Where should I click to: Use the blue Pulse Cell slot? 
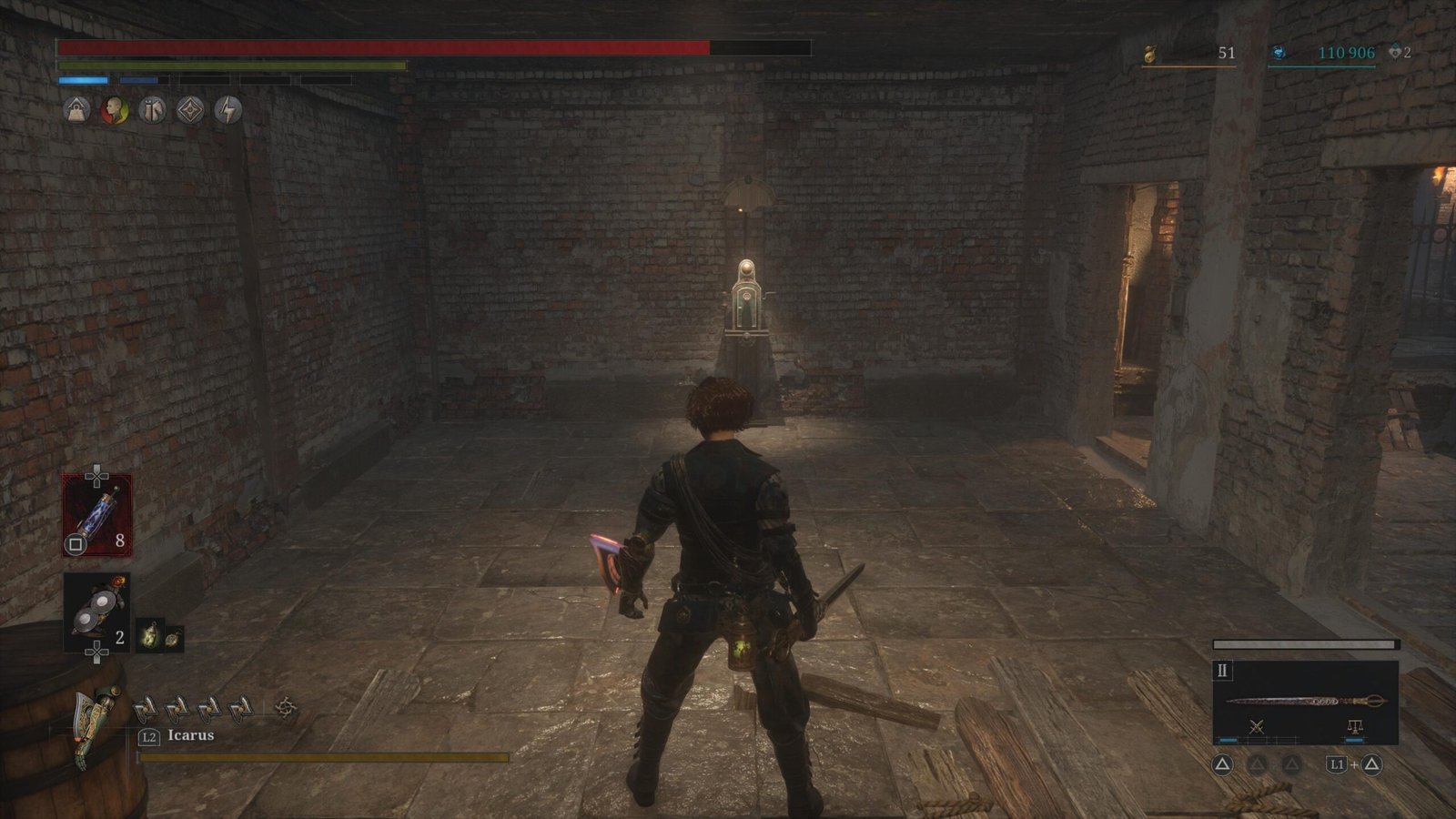[96, 515]
